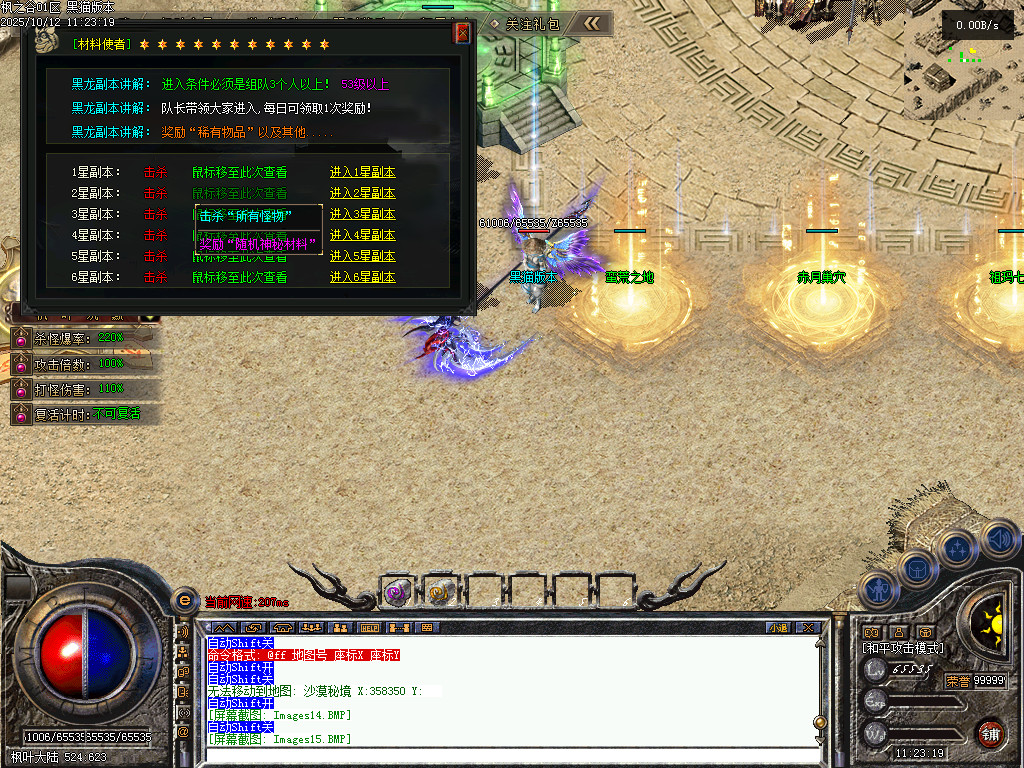The width and height of the screenshot is (1024, 768).
Task: Open the 铺 shop button
Action: 990,733
